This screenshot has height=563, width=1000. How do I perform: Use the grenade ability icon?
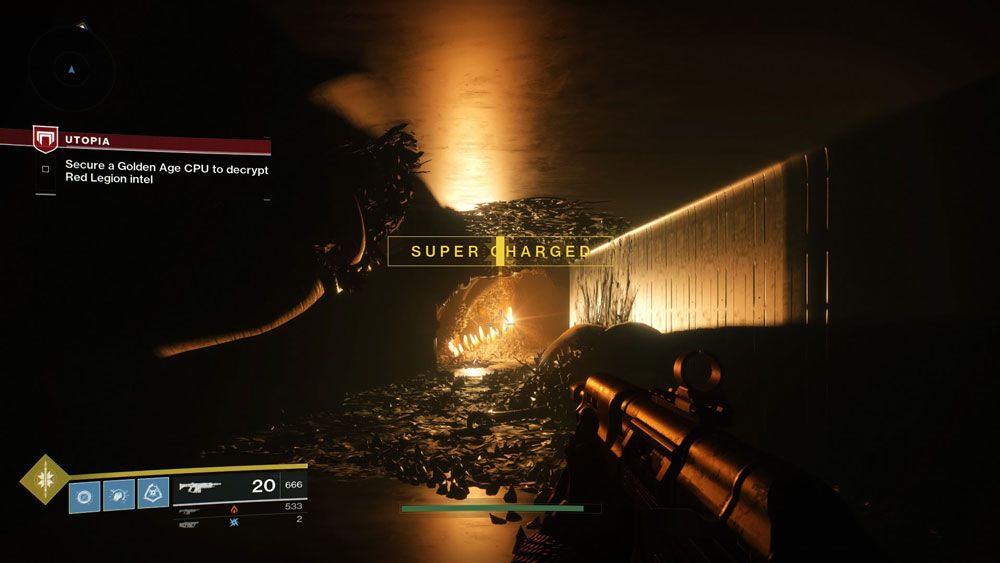click(84, 495)
